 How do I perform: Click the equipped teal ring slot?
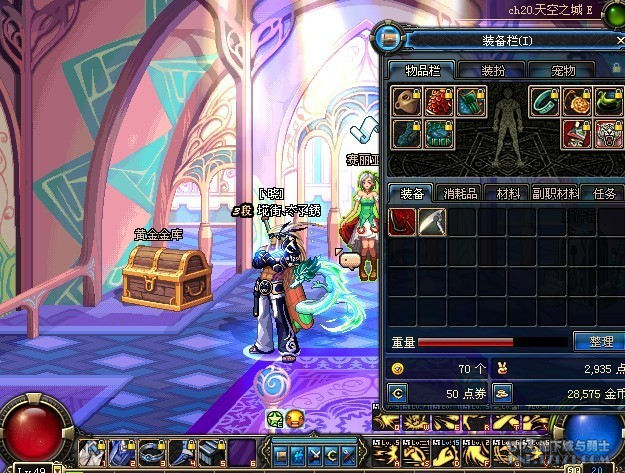click(543, 102)
